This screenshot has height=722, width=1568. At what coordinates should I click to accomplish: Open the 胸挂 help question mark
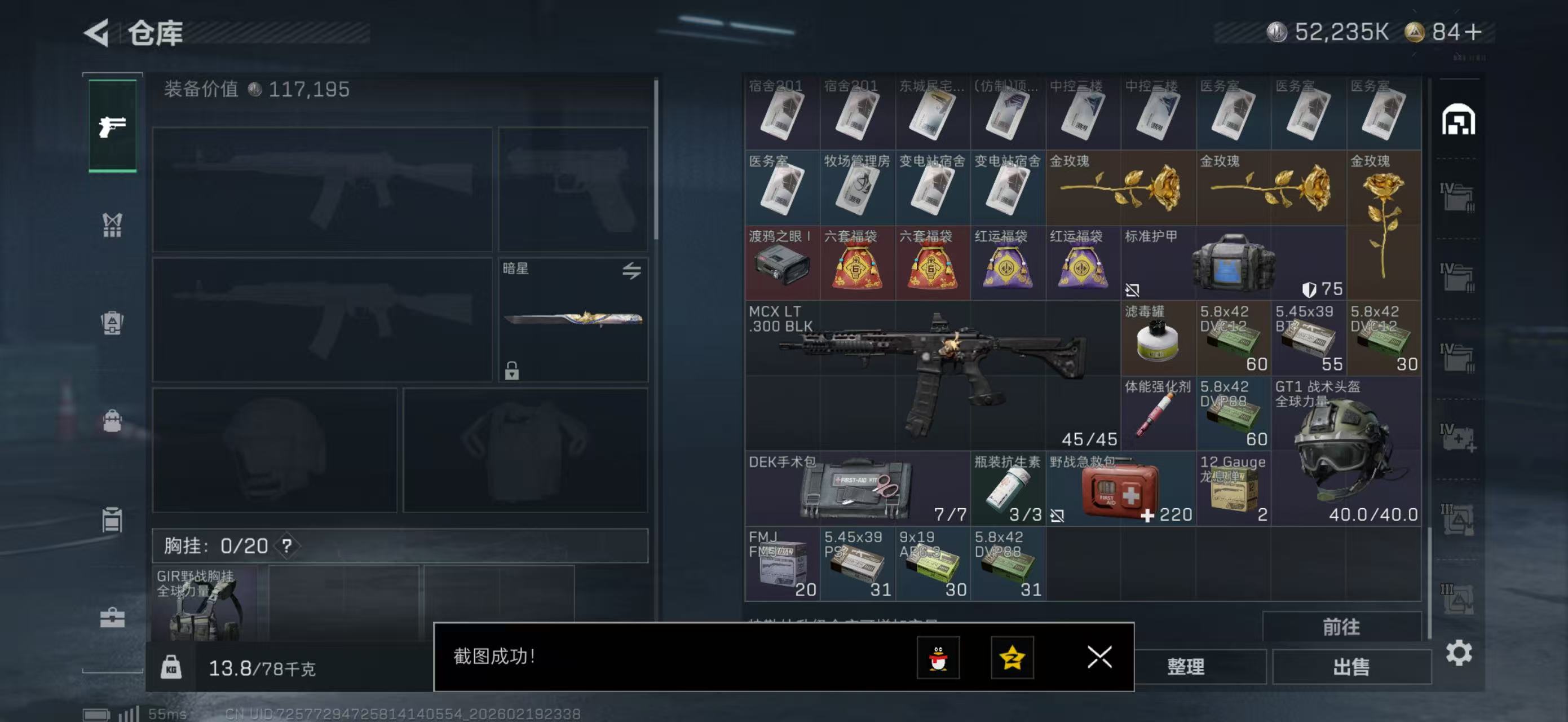[286, 545]
